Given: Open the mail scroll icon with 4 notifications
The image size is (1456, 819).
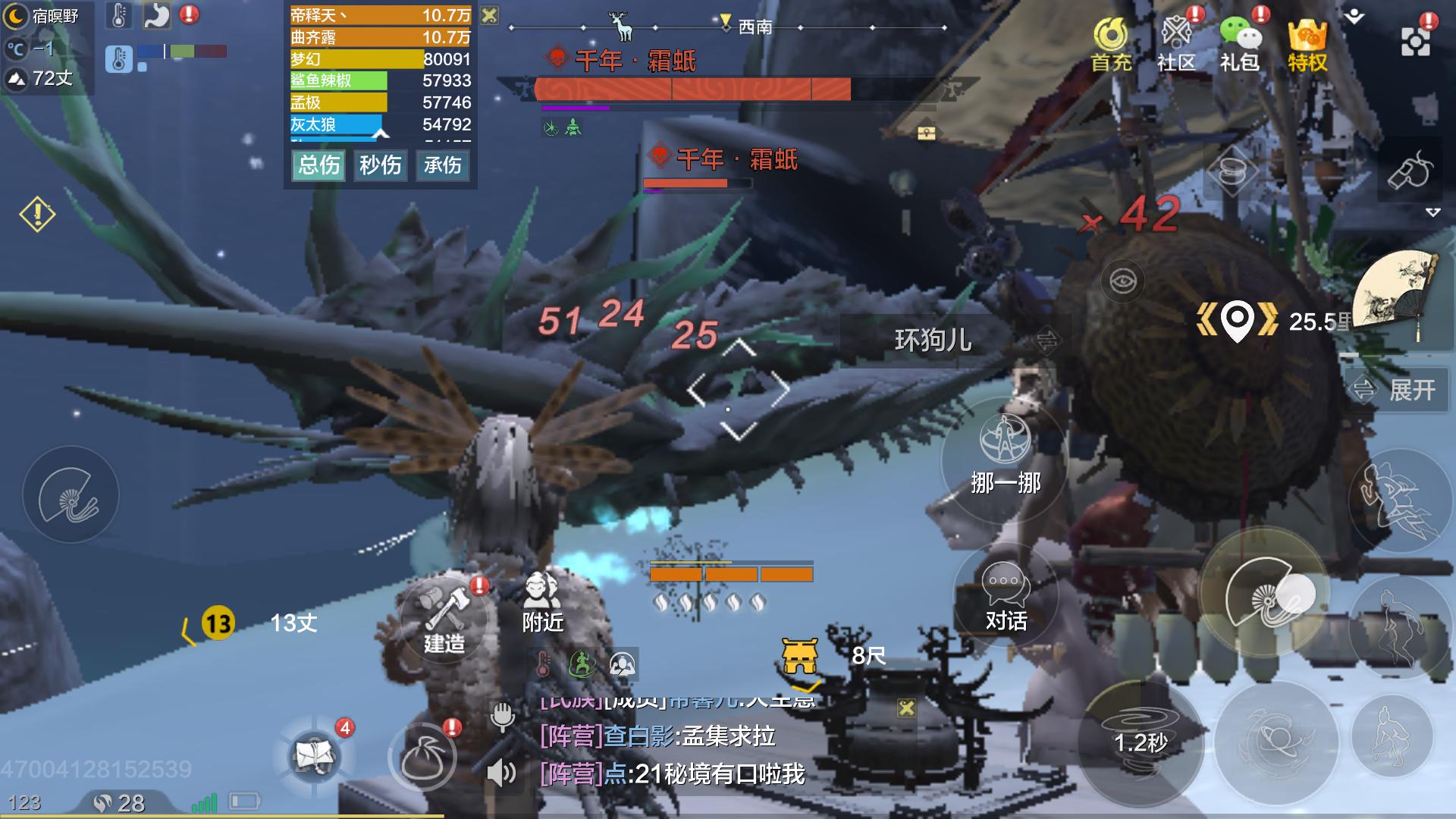Looking at the screenshot, I should (315, 755).
